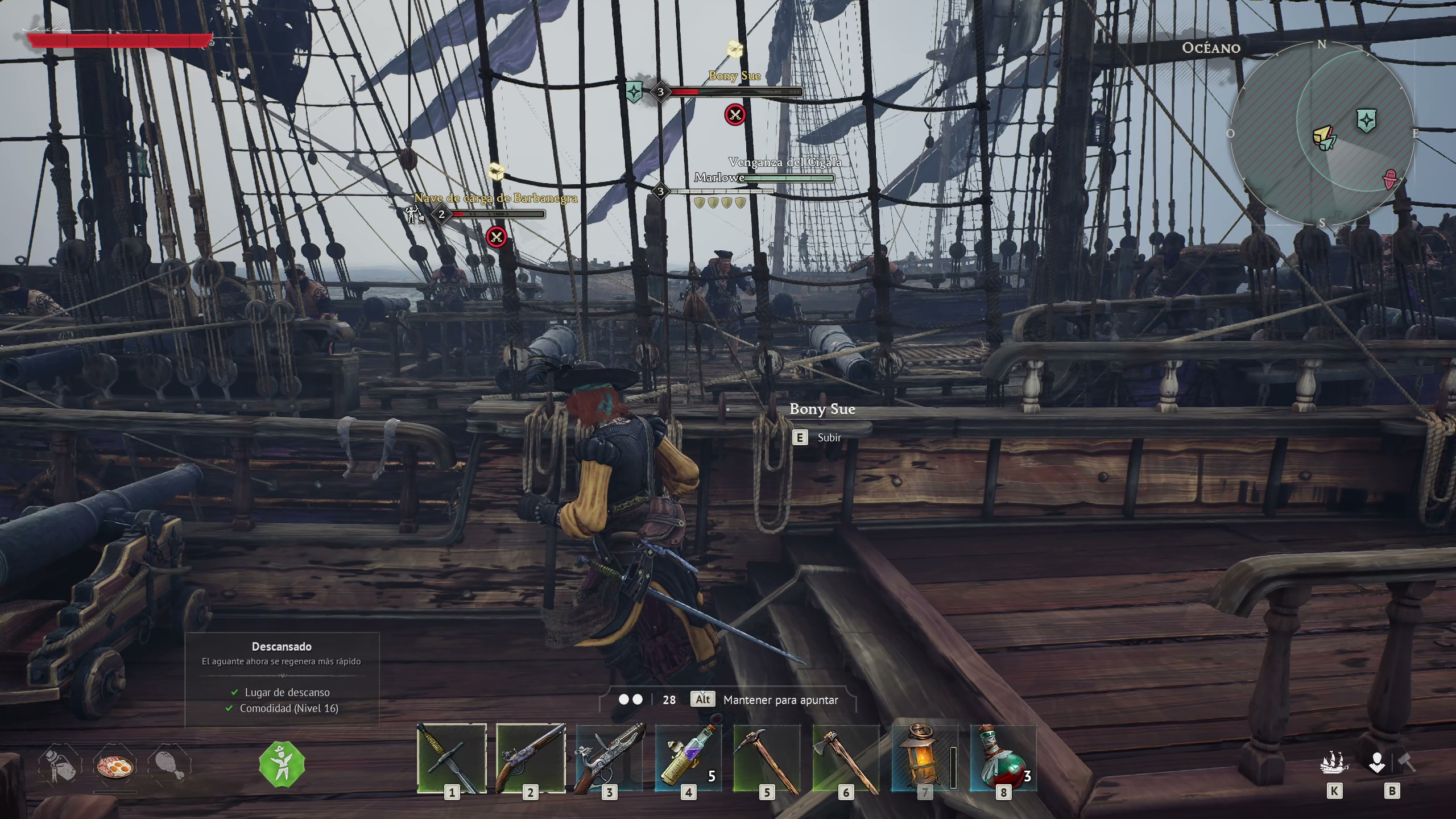Click the Bony Sue crossed-swords hostile marker
Screen dimensions: 1456x819
(x=735, y=115)
